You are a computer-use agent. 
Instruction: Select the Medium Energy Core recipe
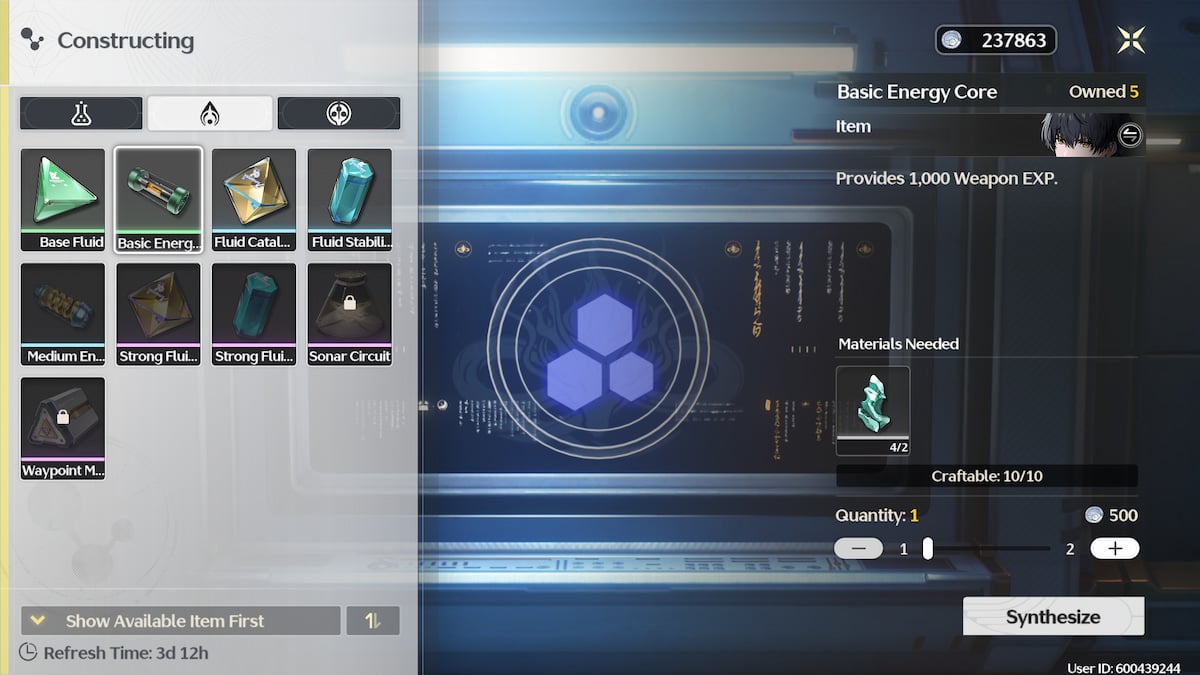(x=63, y=313)
